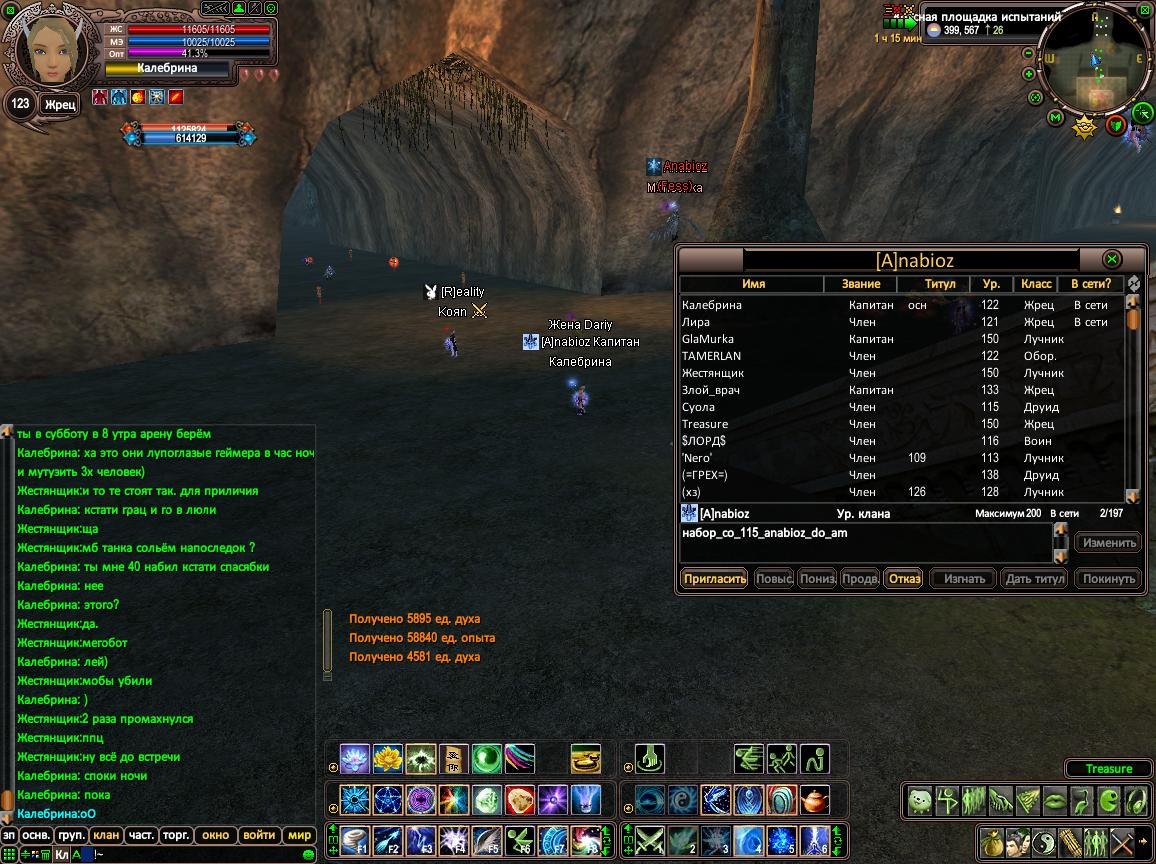Click the Пригласить invite button
This screenshot has width=1156, height=864.
pyautogui.click(x=715, y=578)
